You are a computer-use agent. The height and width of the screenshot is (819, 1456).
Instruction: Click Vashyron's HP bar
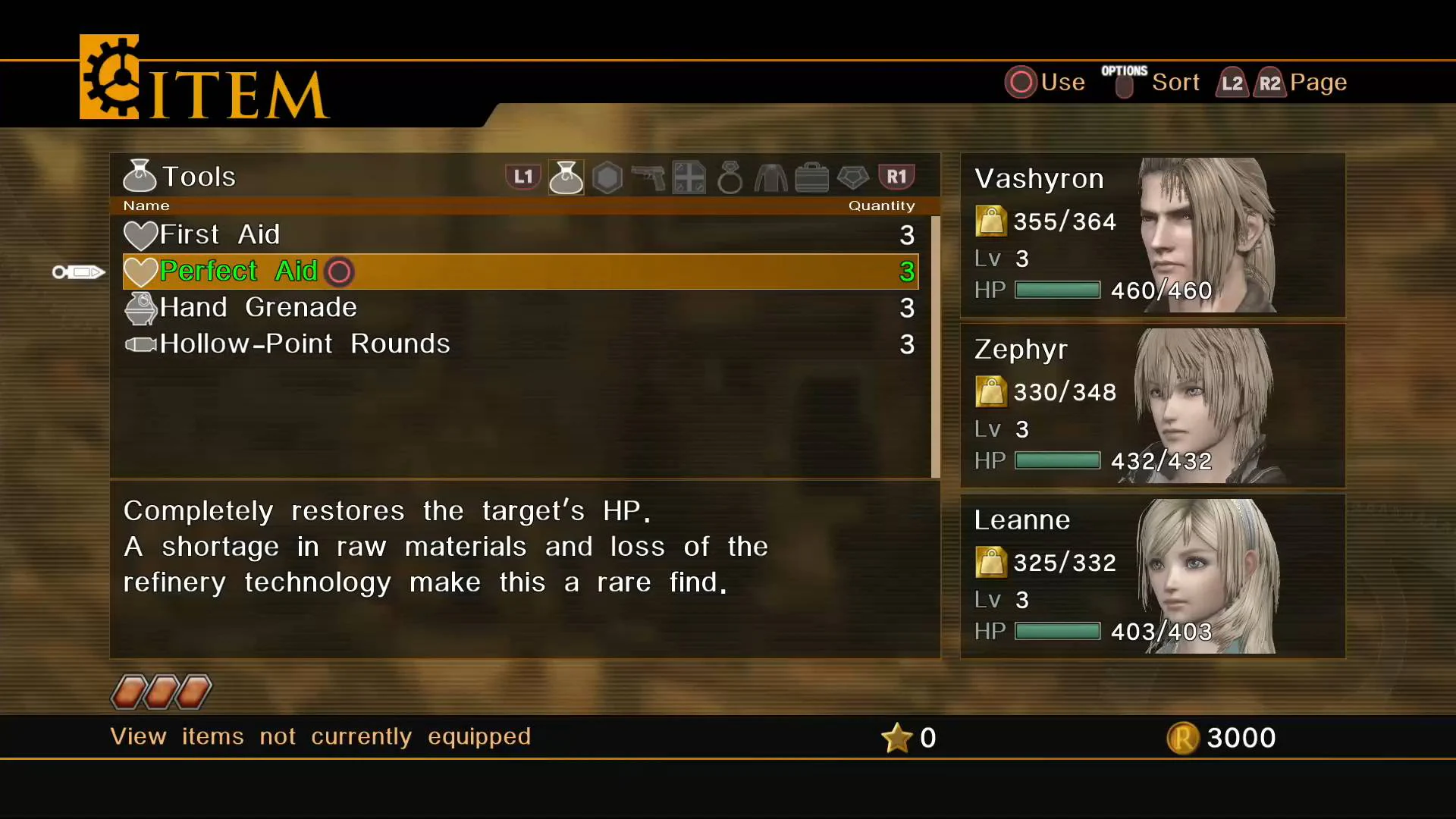click(x=1056, y=290)
